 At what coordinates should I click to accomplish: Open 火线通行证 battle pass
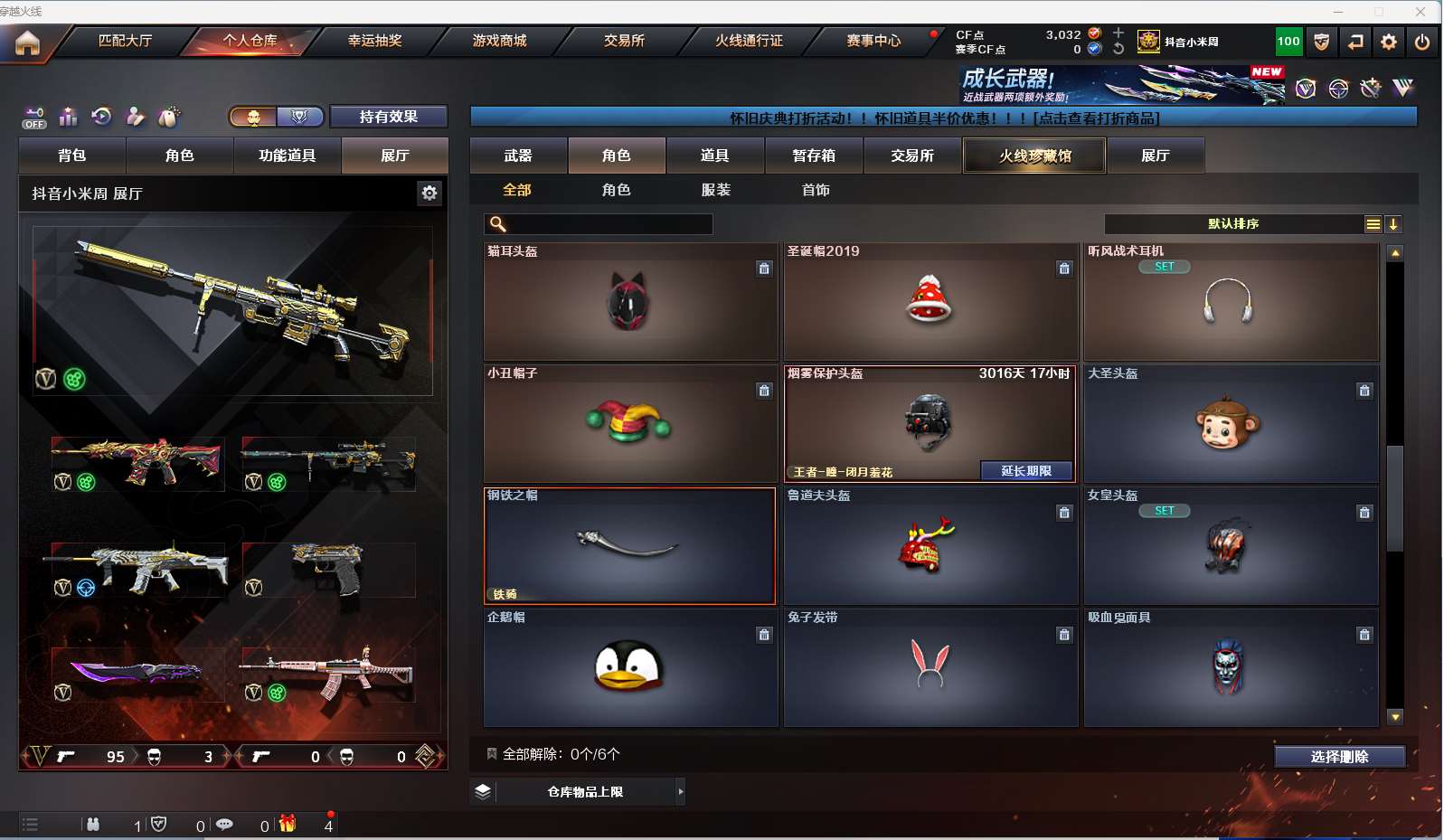coord(749,41)
